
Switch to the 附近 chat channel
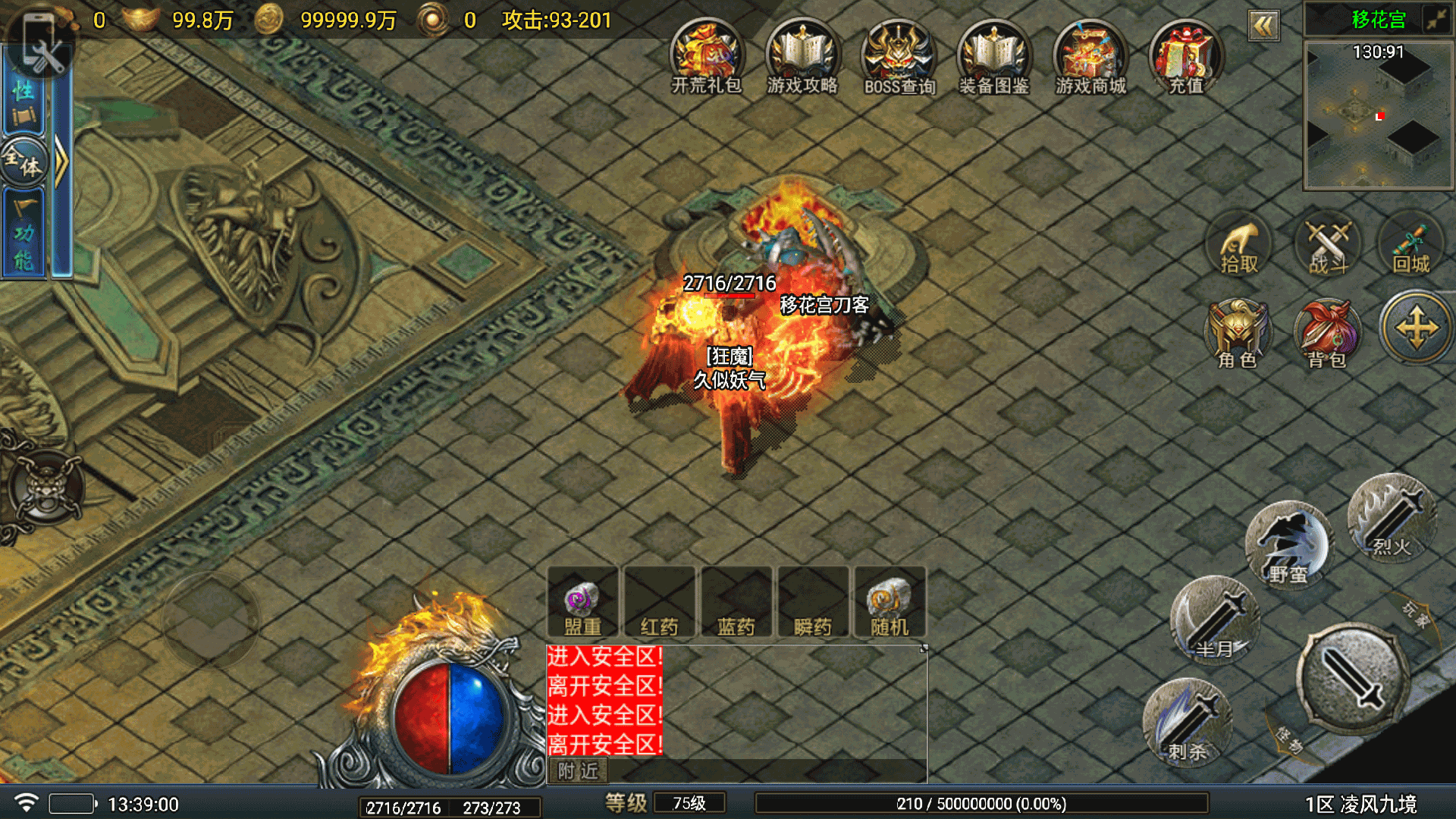pos(579,771)
